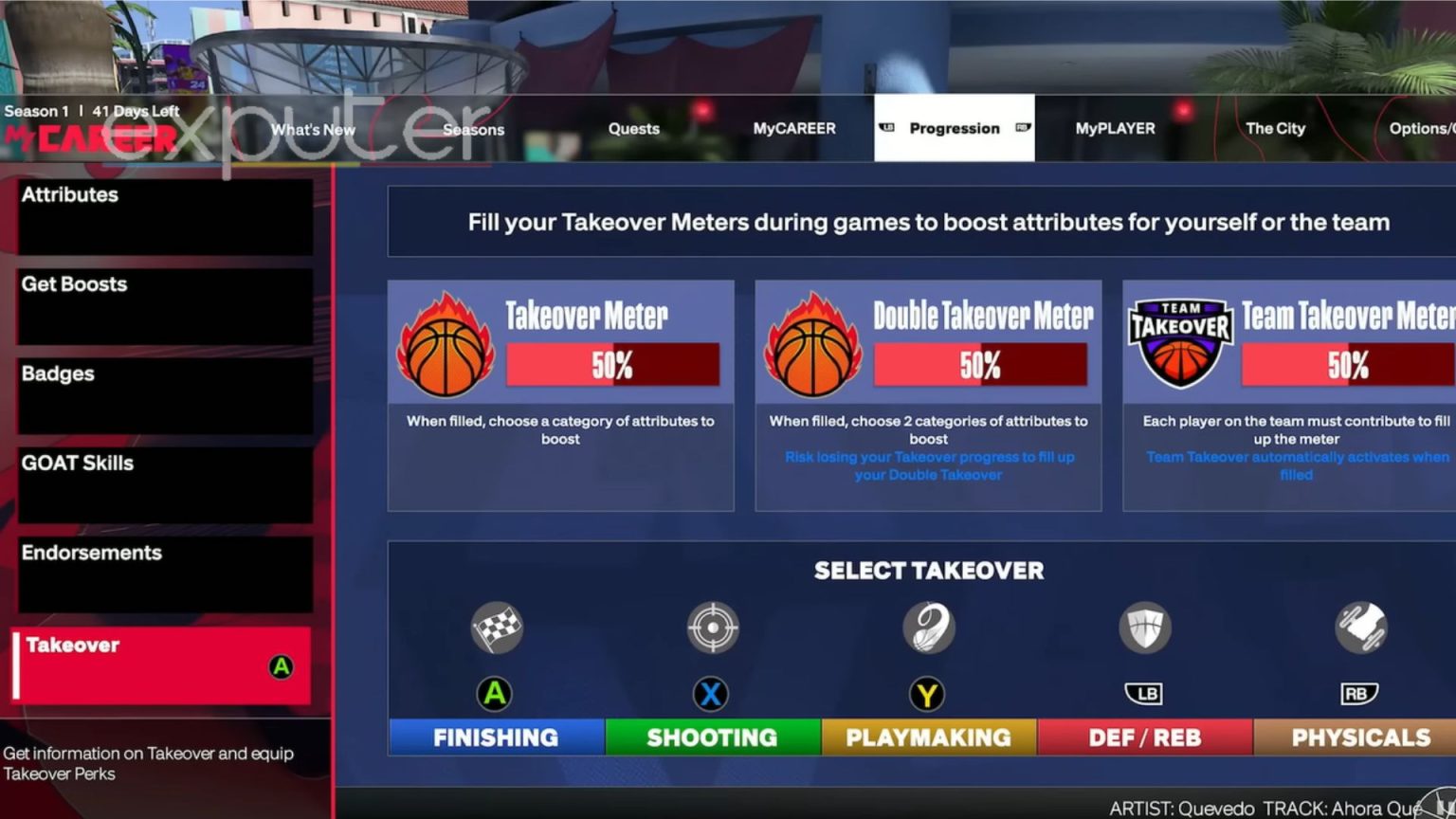Select the Physicals takeover icon
The height and width of the screenshot is (819, 1456).
(x=1361, y=628)
